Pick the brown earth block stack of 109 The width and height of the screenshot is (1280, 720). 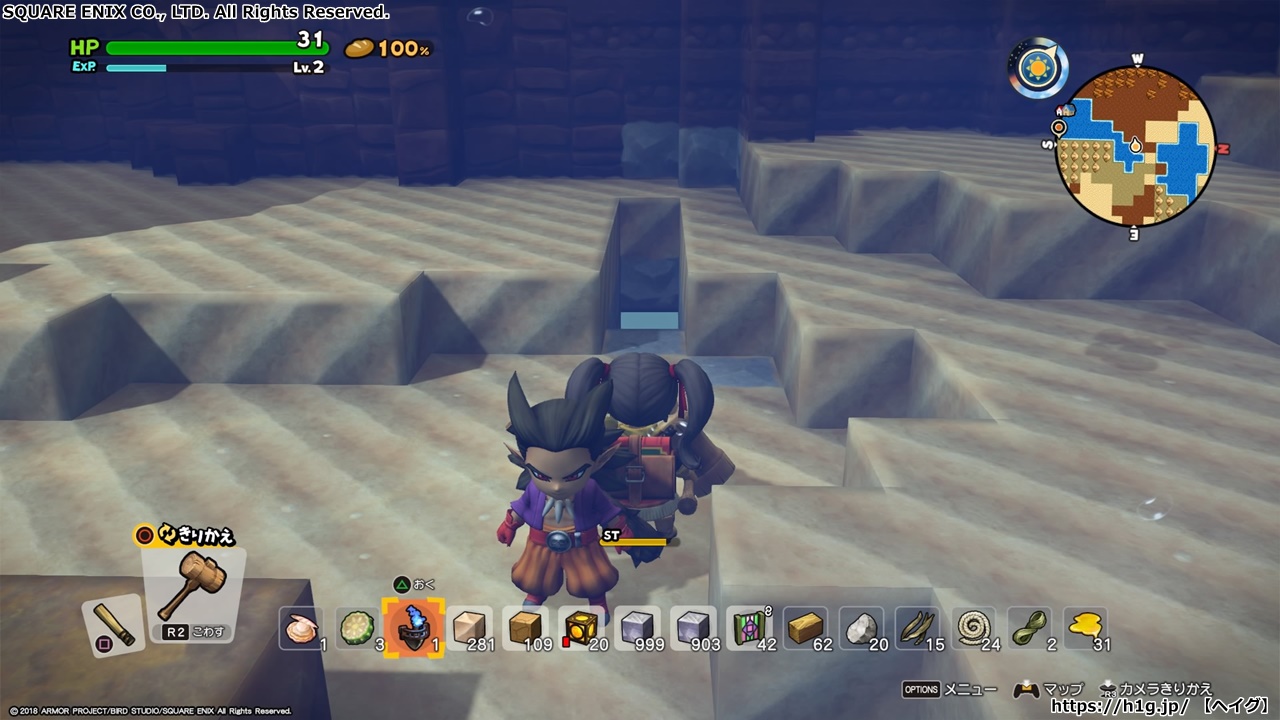(525, 630)
